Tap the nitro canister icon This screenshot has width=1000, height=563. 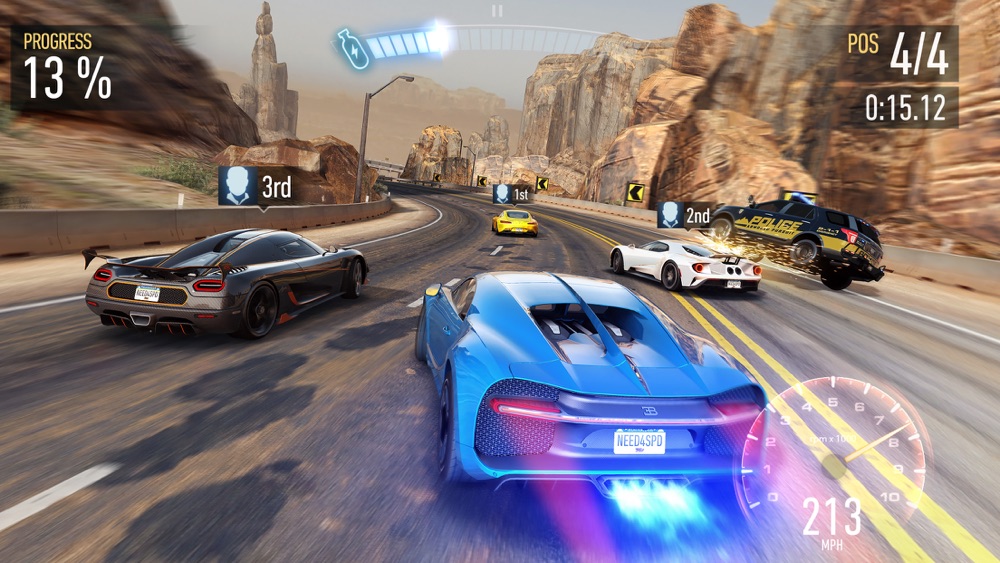[x=351, y=48]
